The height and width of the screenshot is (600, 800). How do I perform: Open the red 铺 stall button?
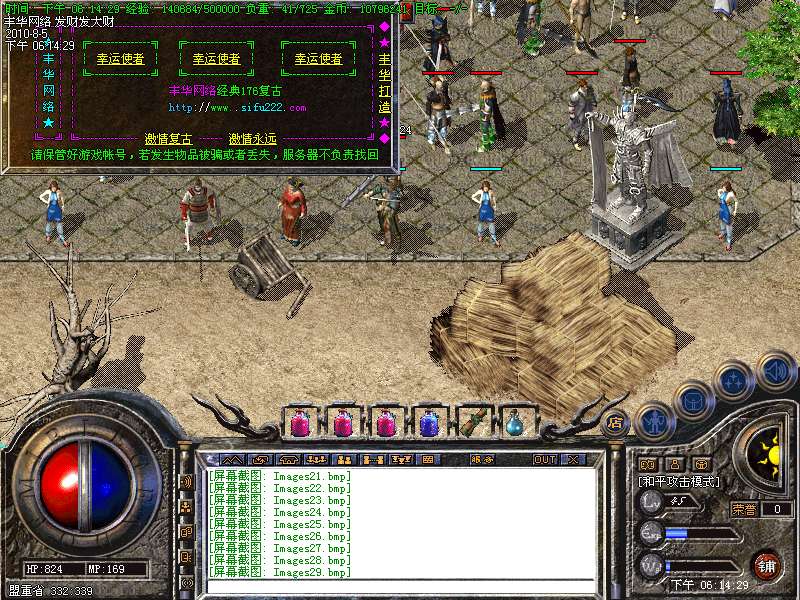pyautogui.click(x=765, y=565)
